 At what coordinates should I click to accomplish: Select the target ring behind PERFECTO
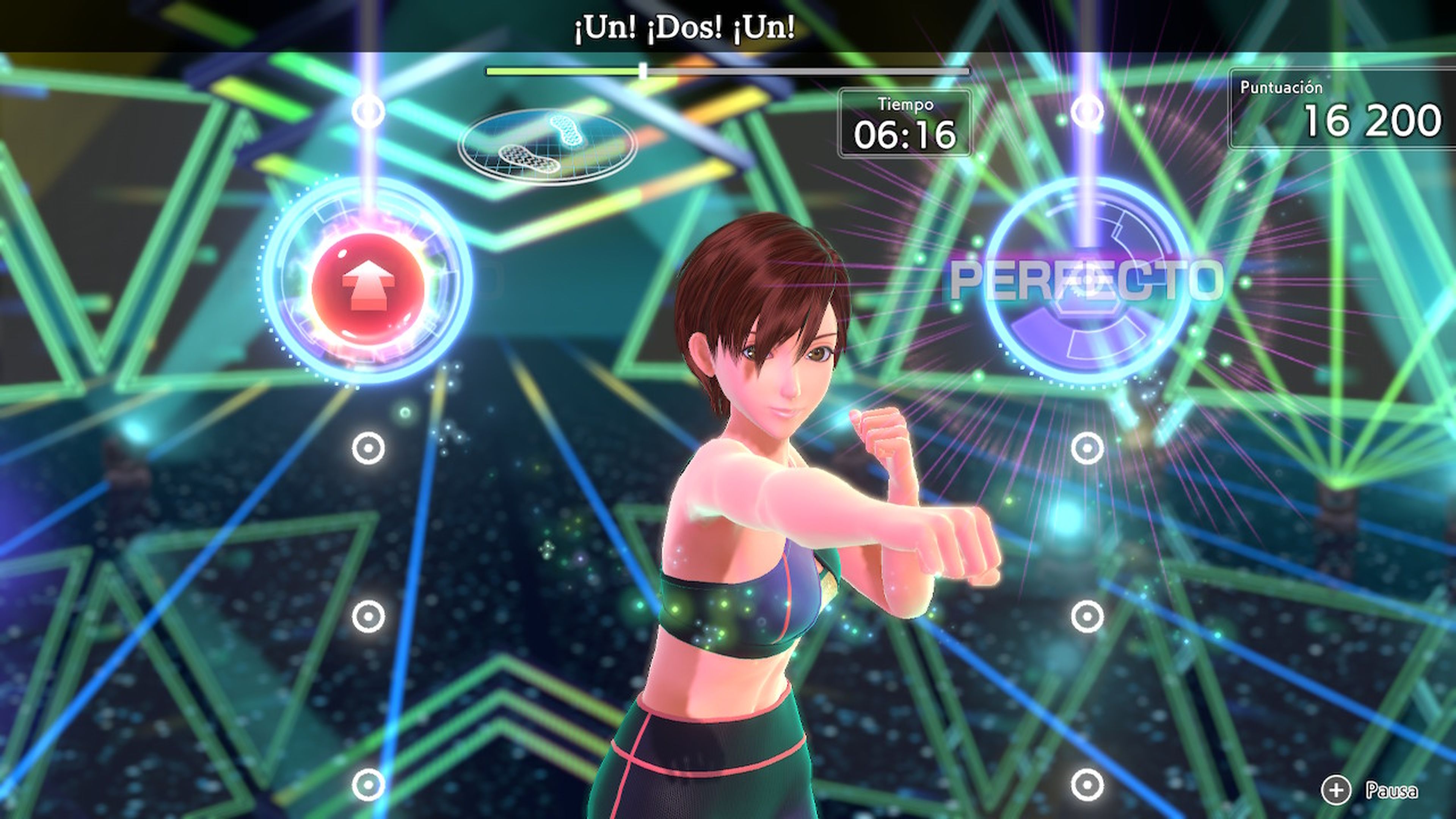1087,281
